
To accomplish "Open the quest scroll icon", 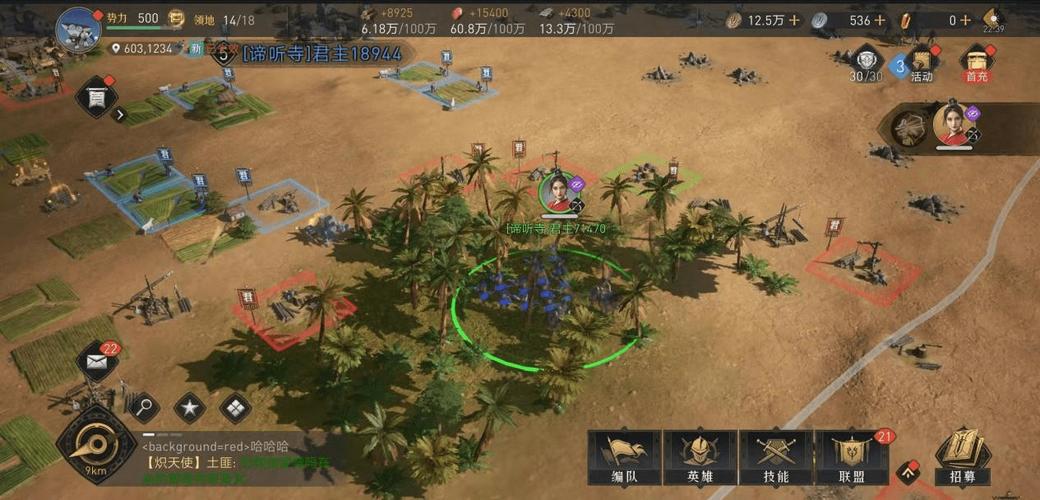I will coord(97,96).
